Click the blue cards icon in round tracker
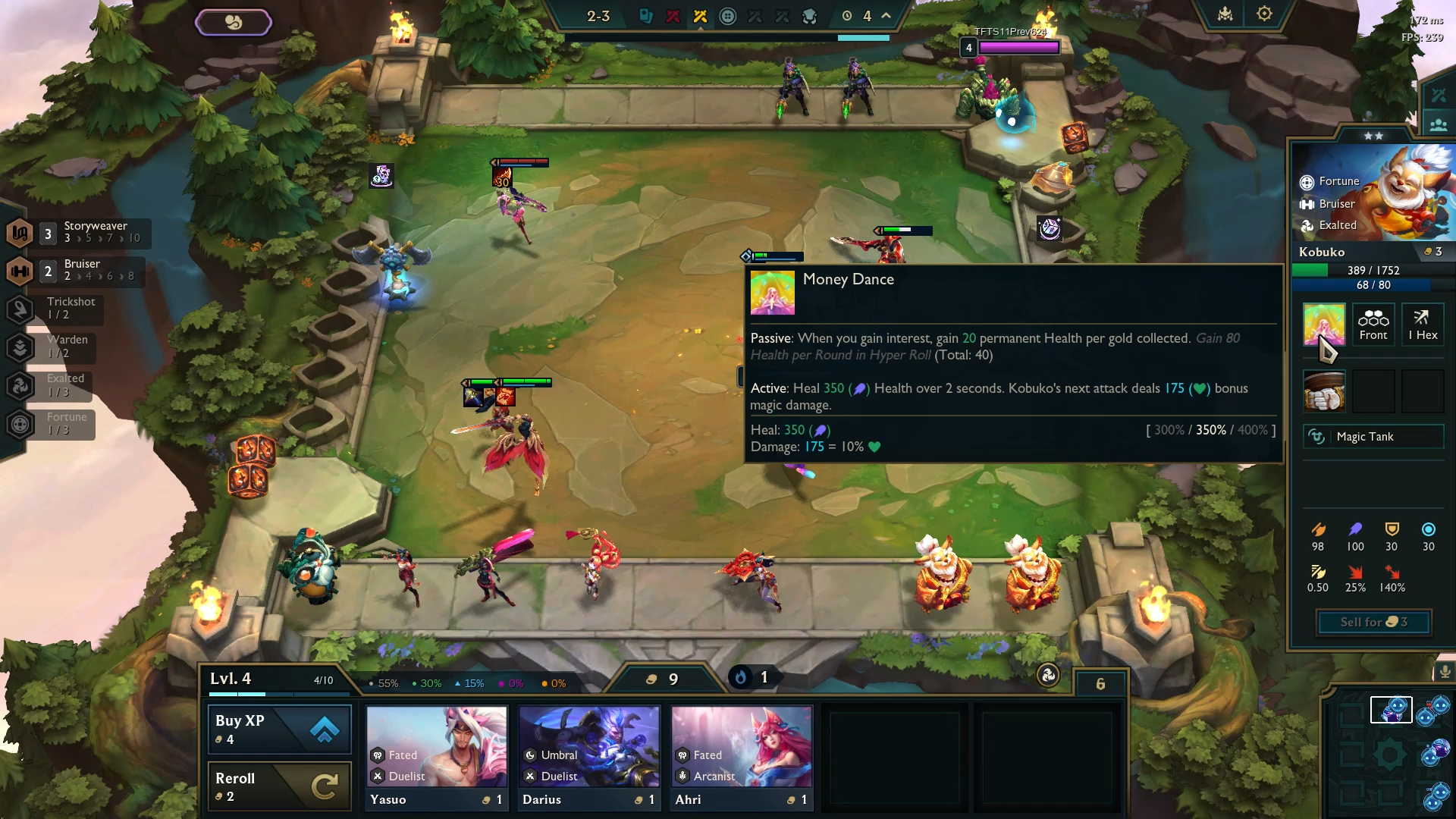This screenshot has width=1456, height=819. (646, 15)
